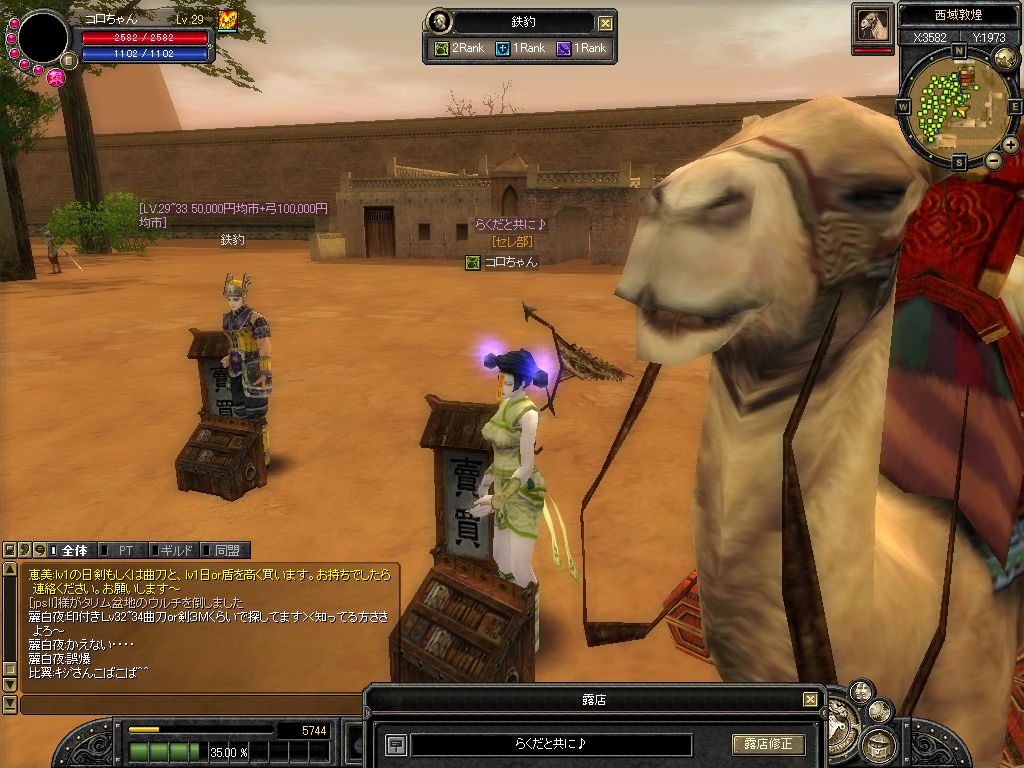This screenshot has height=768, width=1024.
Task: Click the small icon left of stall title
Action: pyautogui.click(x=396, y=745)
